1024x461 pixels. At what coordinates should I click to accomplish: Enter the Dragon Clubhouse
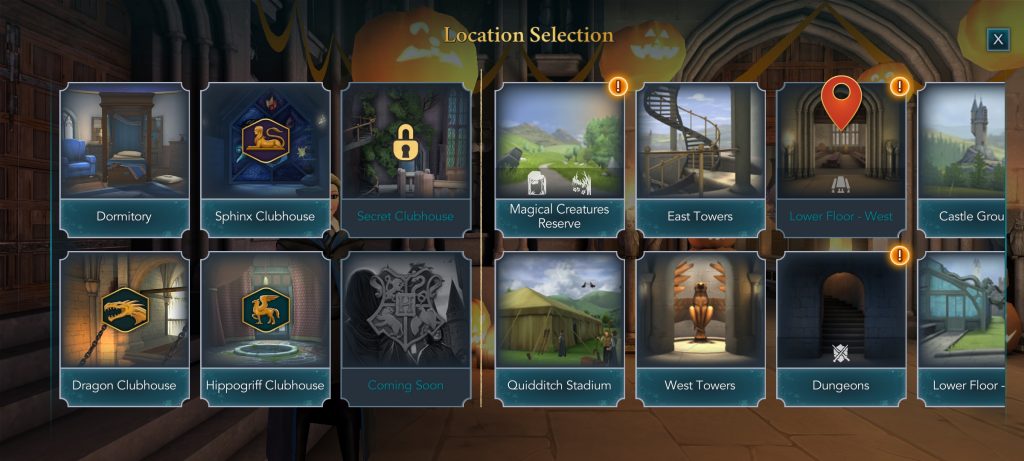(124, 327)
